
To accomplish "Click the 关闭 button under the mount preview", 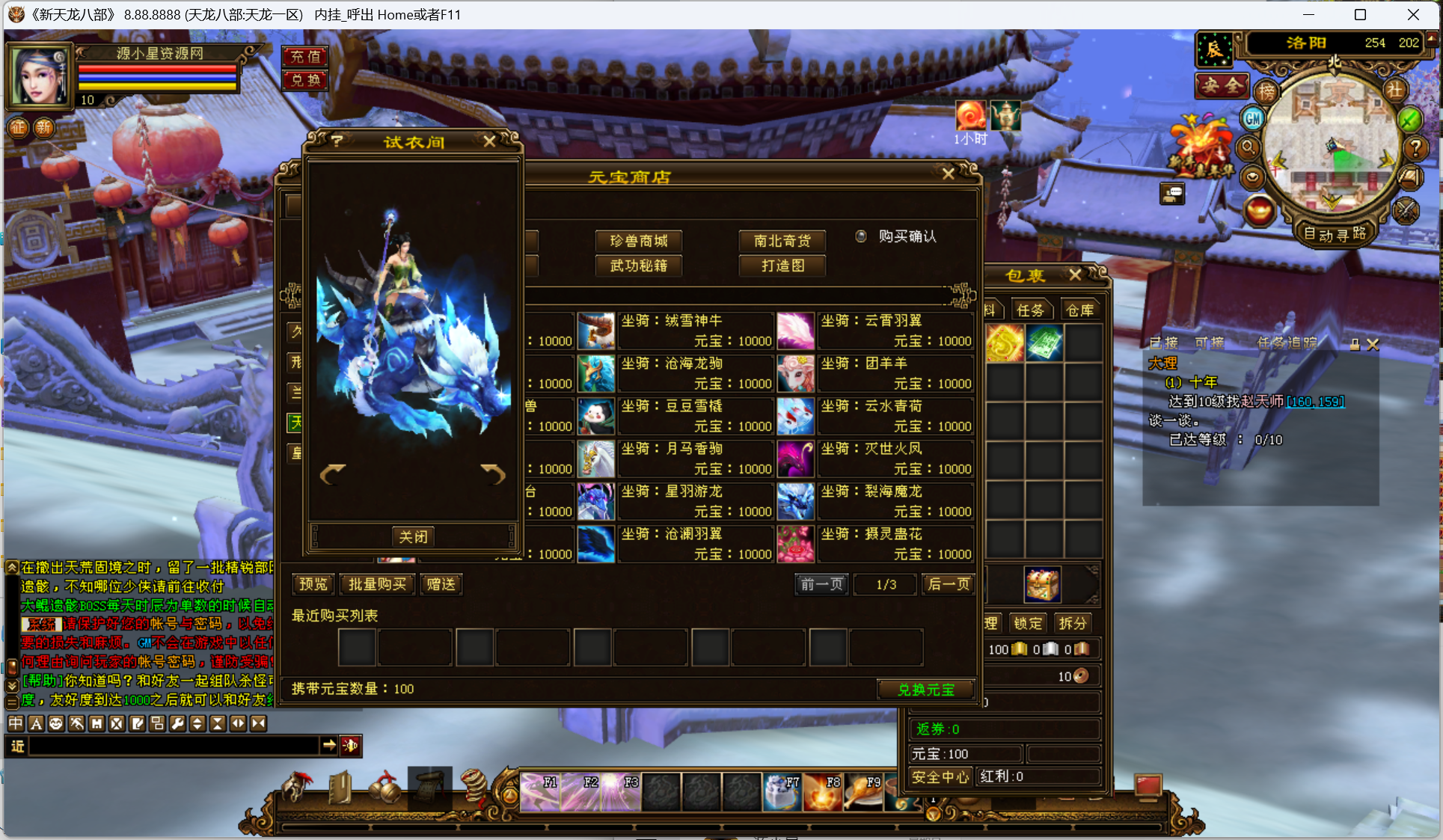I will pos(413,536).
